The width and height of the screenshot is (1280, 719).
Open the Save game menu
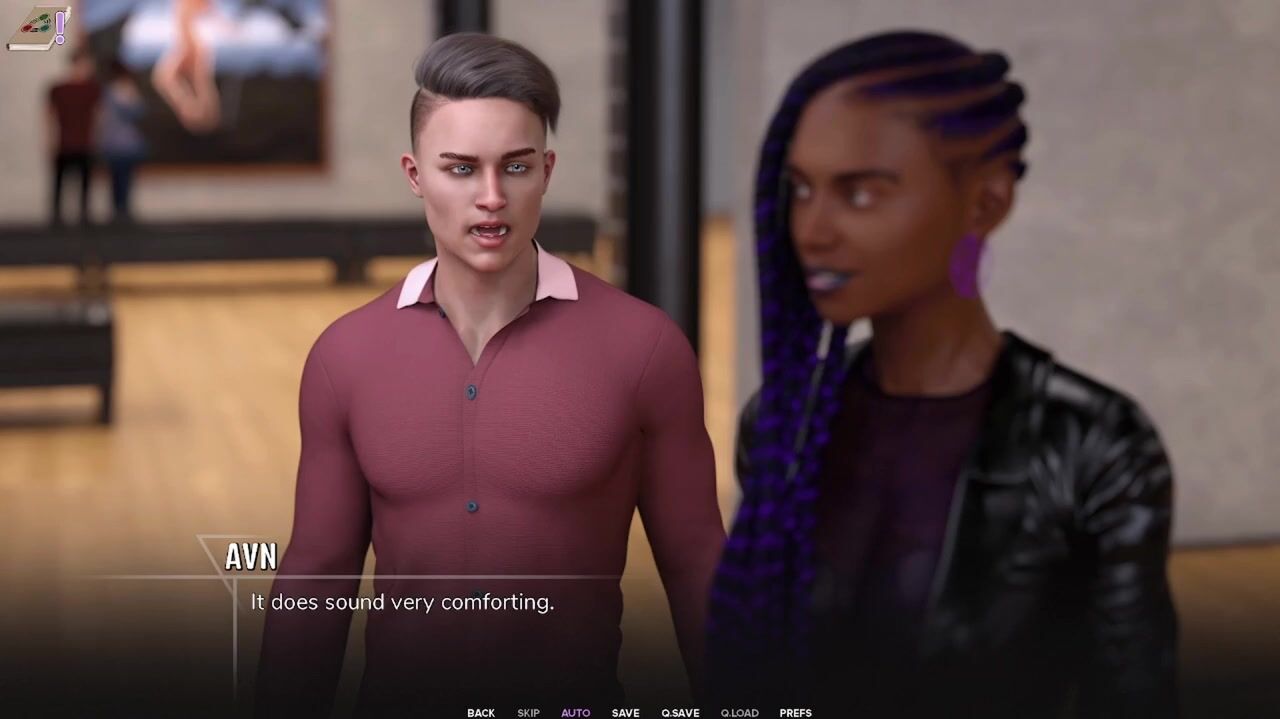625,712
